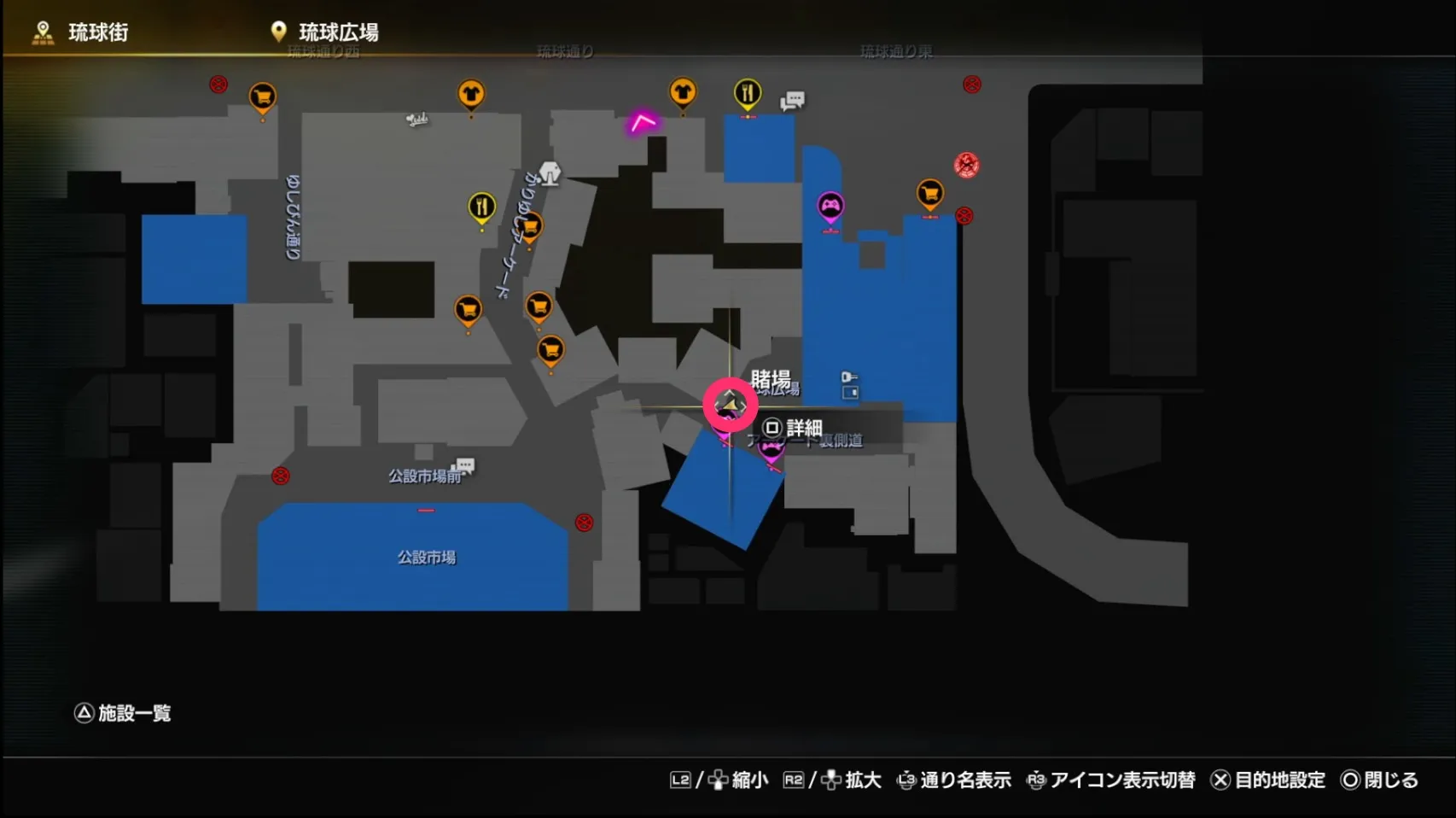Click the red enemy emblem icon on the right
The image size is (1456, 818).
point(964,165)
